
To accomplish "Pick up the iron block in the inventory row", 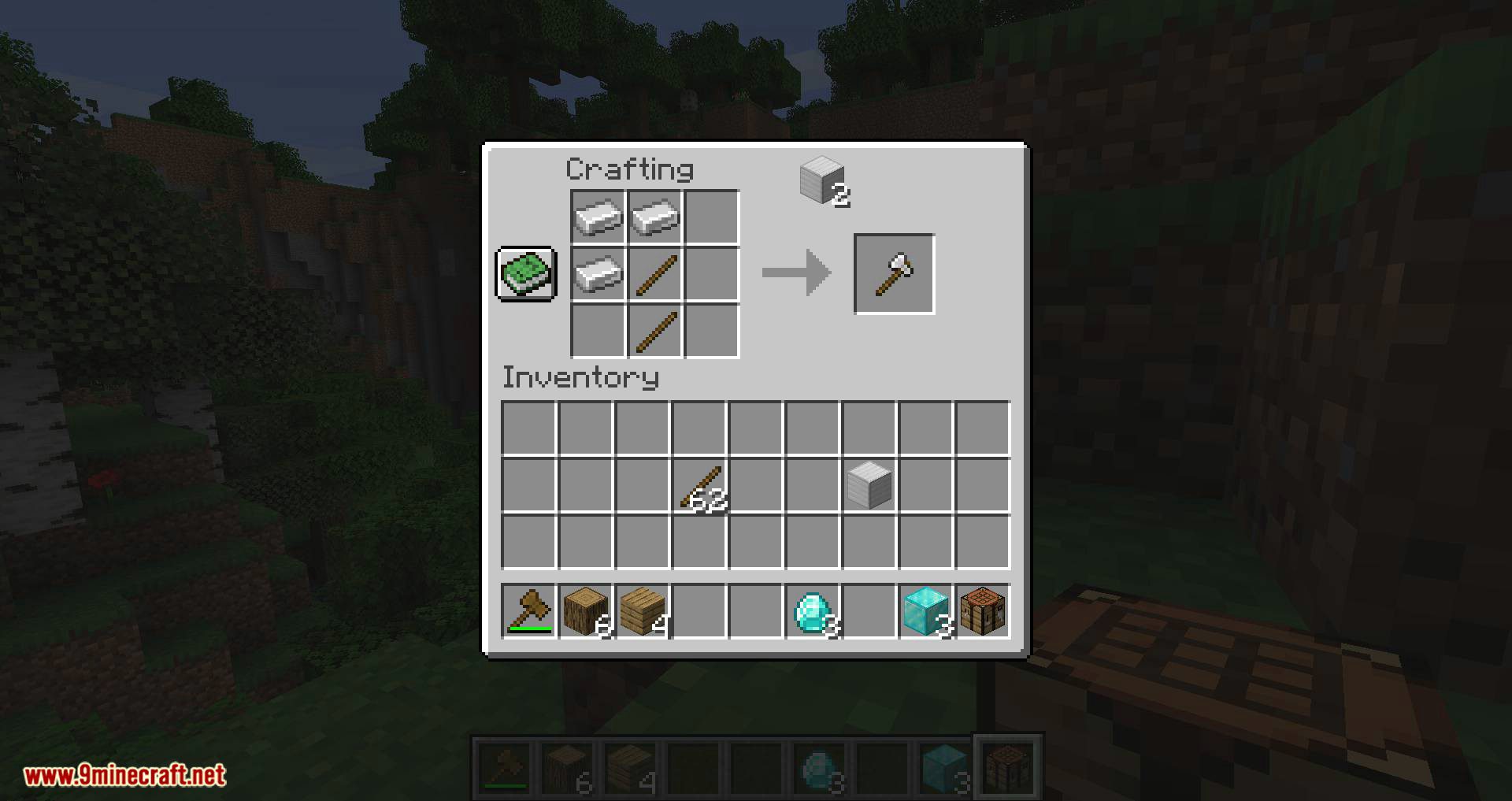I will pyautogui.click(x=869, y=481).
